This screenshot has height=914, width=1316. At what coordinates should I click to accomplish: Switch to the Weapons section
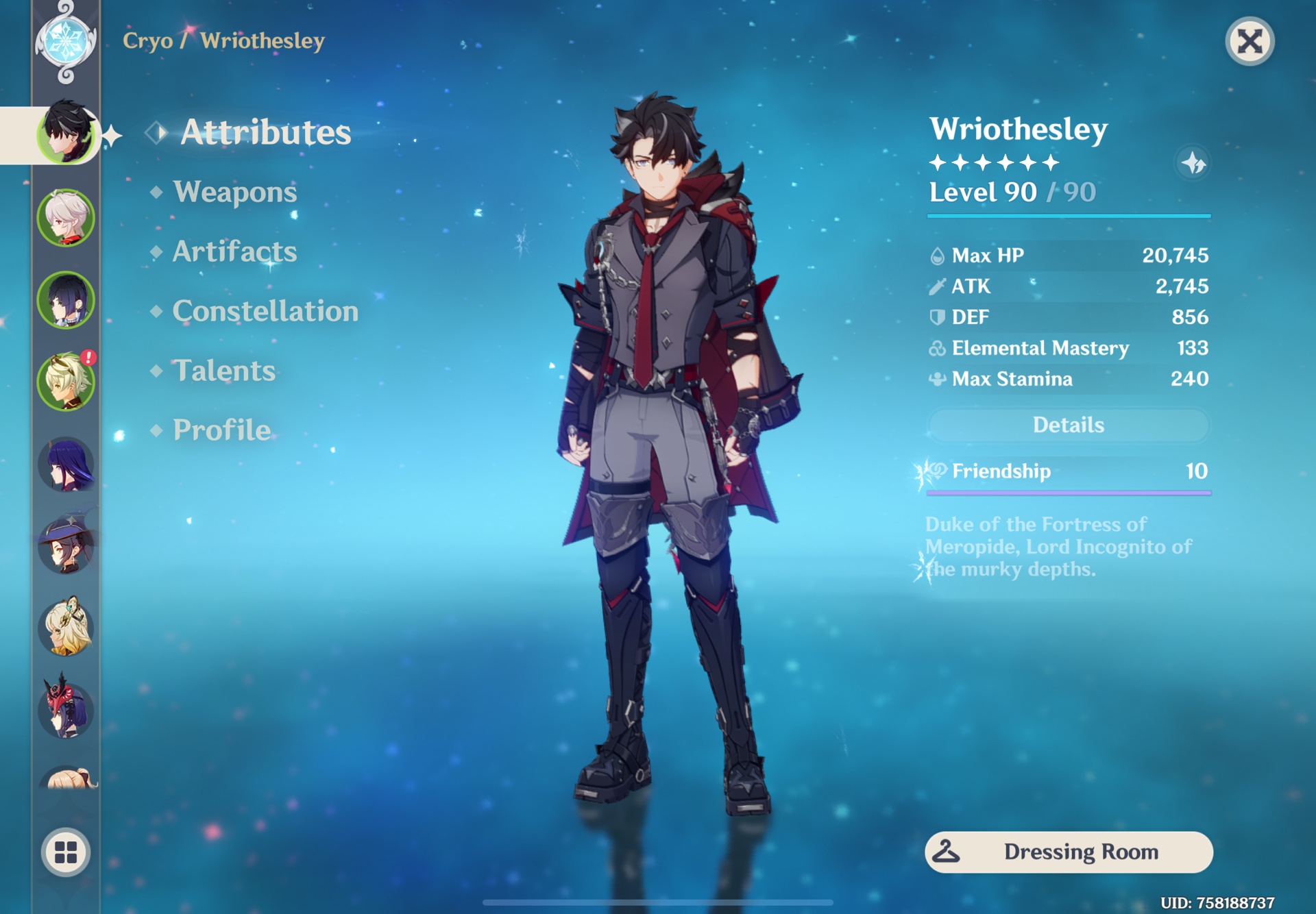pyautogui.click(x=234, y=193)
